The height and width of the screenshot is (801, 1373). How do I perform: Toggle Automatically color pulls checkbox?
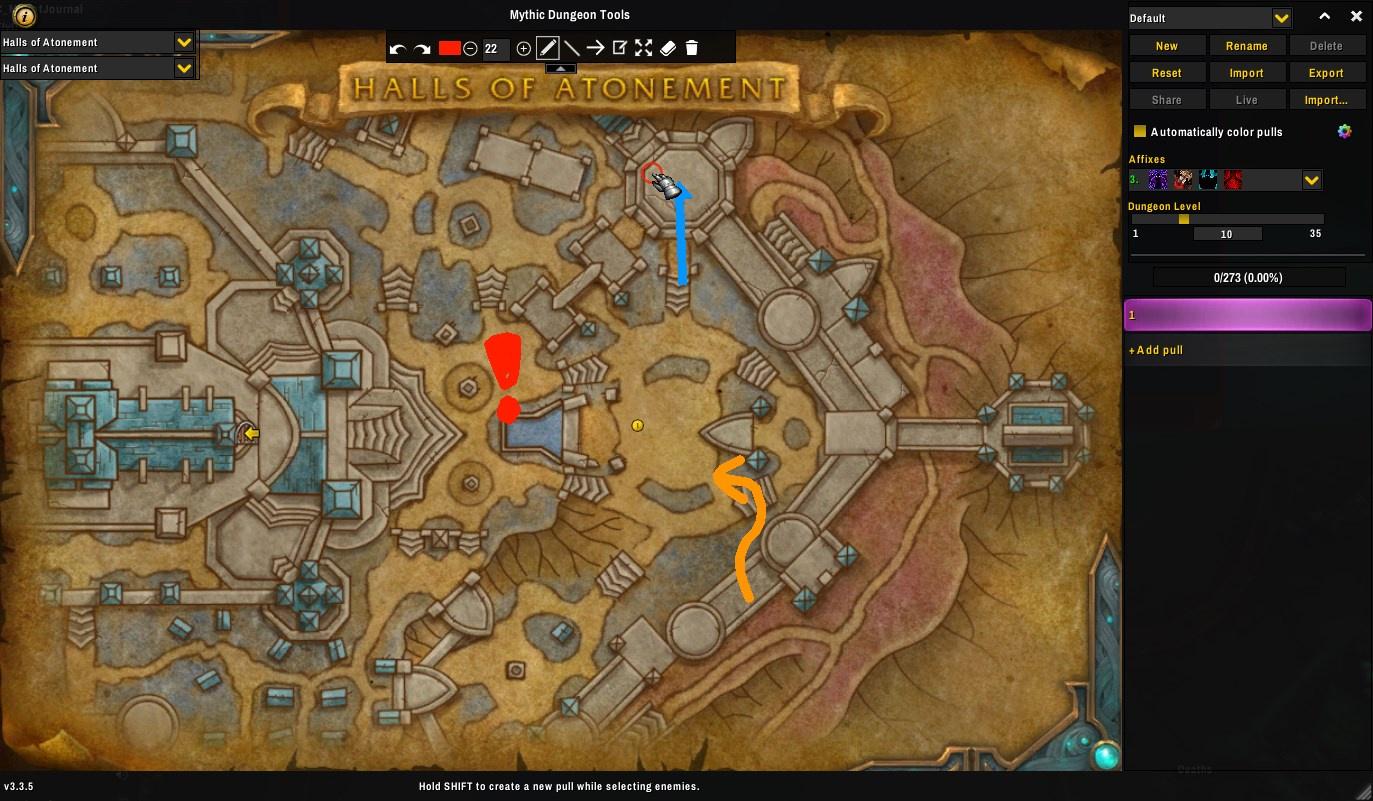coord(1139,132)
